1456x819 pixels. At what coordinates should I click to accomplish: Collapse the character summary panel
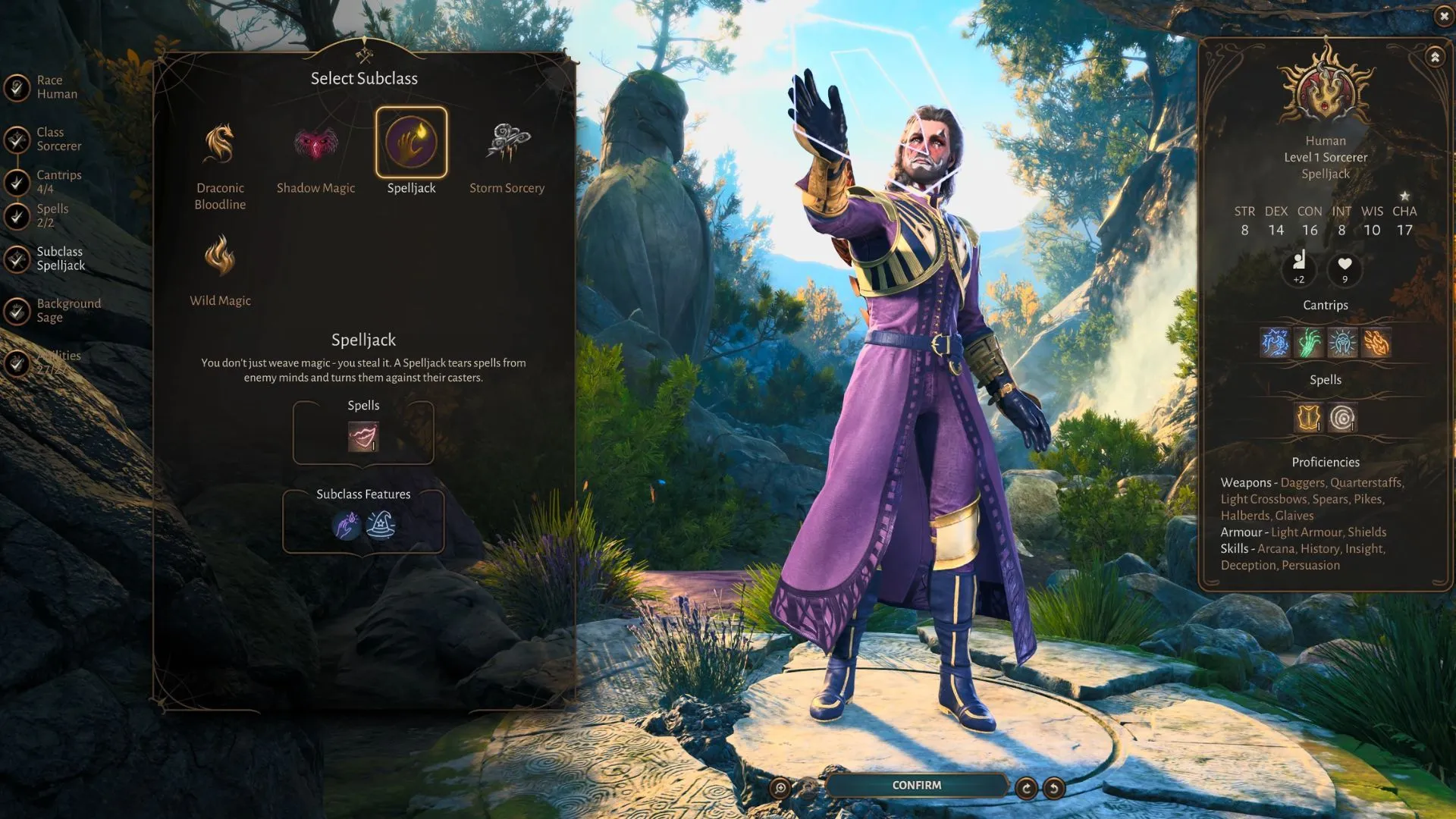tap(1435, 57)
